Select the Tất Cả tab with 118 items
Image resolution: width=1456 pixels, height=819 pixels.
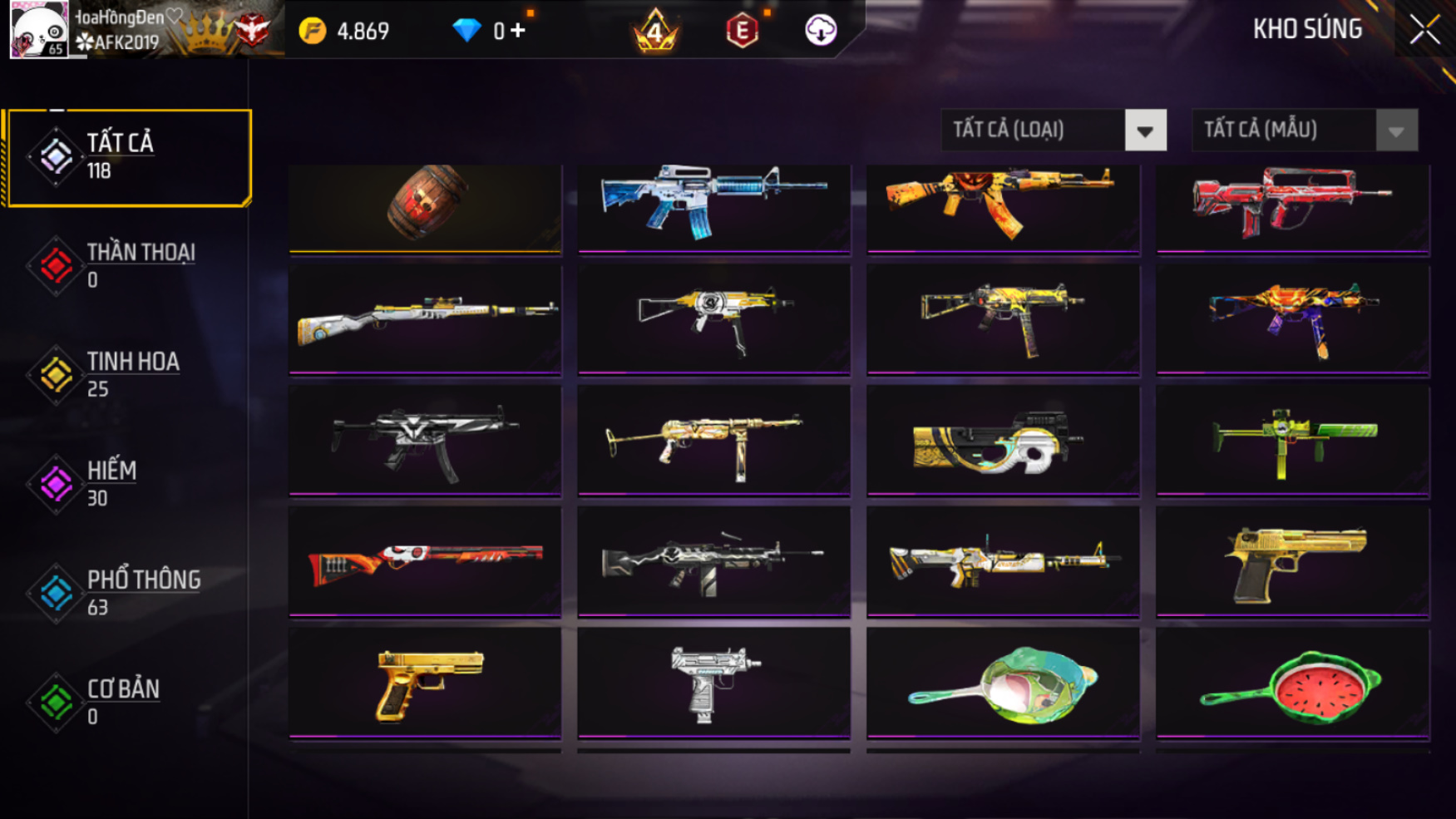click(x=126, y=156)
